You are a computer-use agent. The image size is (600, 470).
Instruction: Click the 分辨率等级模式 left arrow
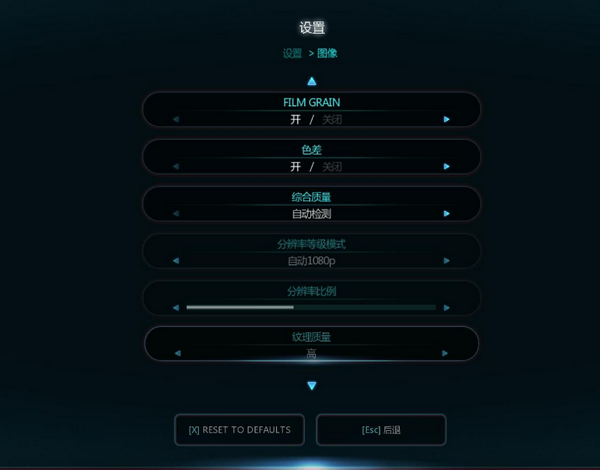click(176, 261)
